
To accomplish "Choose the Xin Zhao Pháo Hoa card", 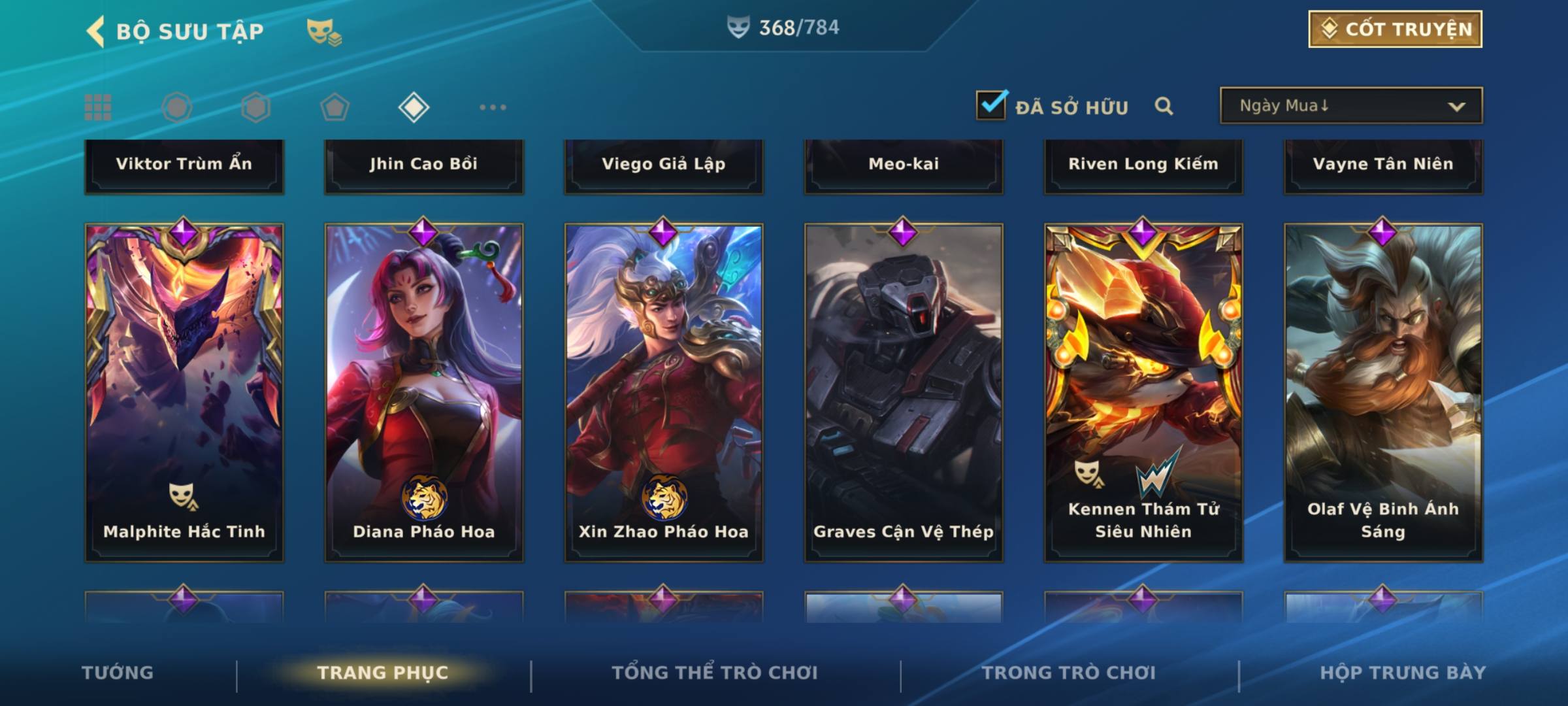I will tap(664, 392).
